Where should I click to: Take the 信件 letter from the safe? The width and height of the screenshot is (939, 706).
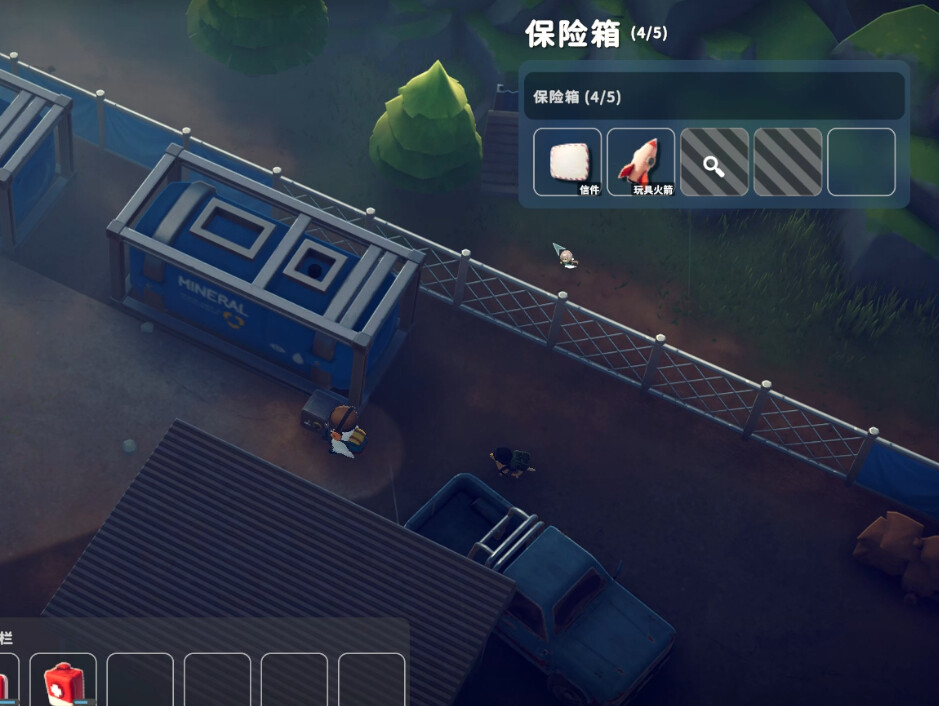[567, 162]
